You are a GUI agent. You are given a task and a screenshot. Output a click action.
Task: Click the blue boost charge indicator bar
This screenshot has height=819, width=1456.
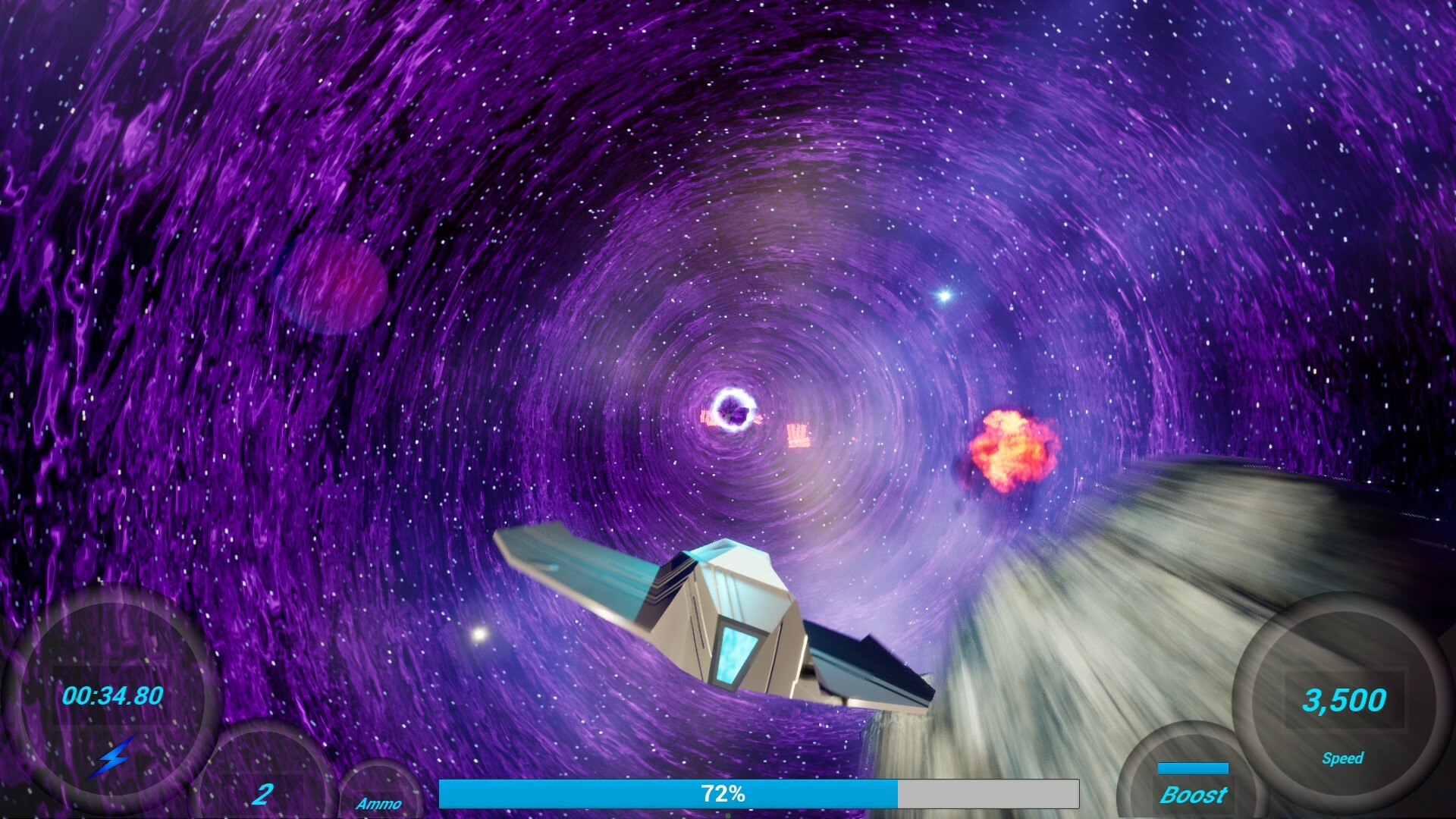click(1195, 767)
